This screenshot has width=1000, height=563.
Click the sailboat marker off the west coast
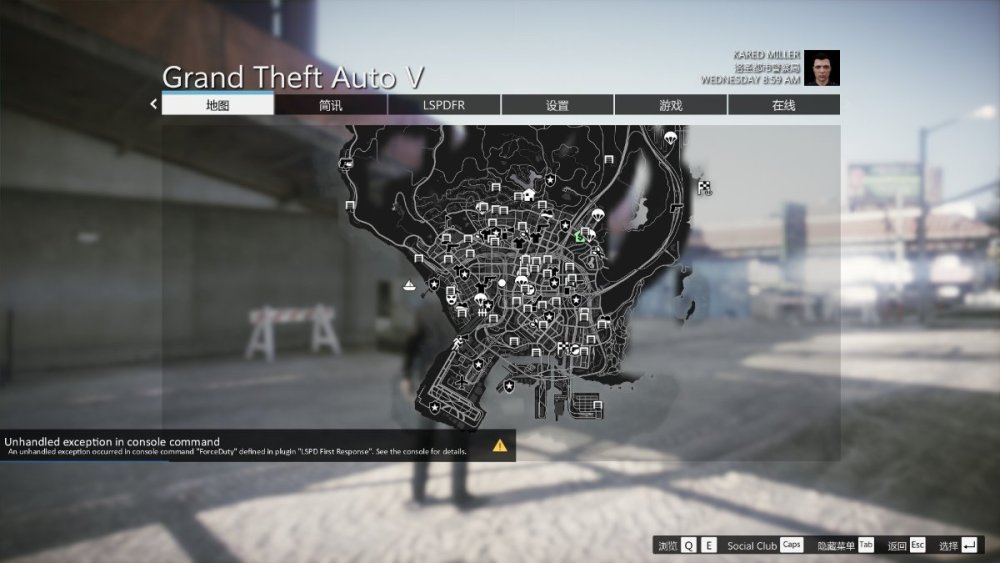[x=408, y=286]
